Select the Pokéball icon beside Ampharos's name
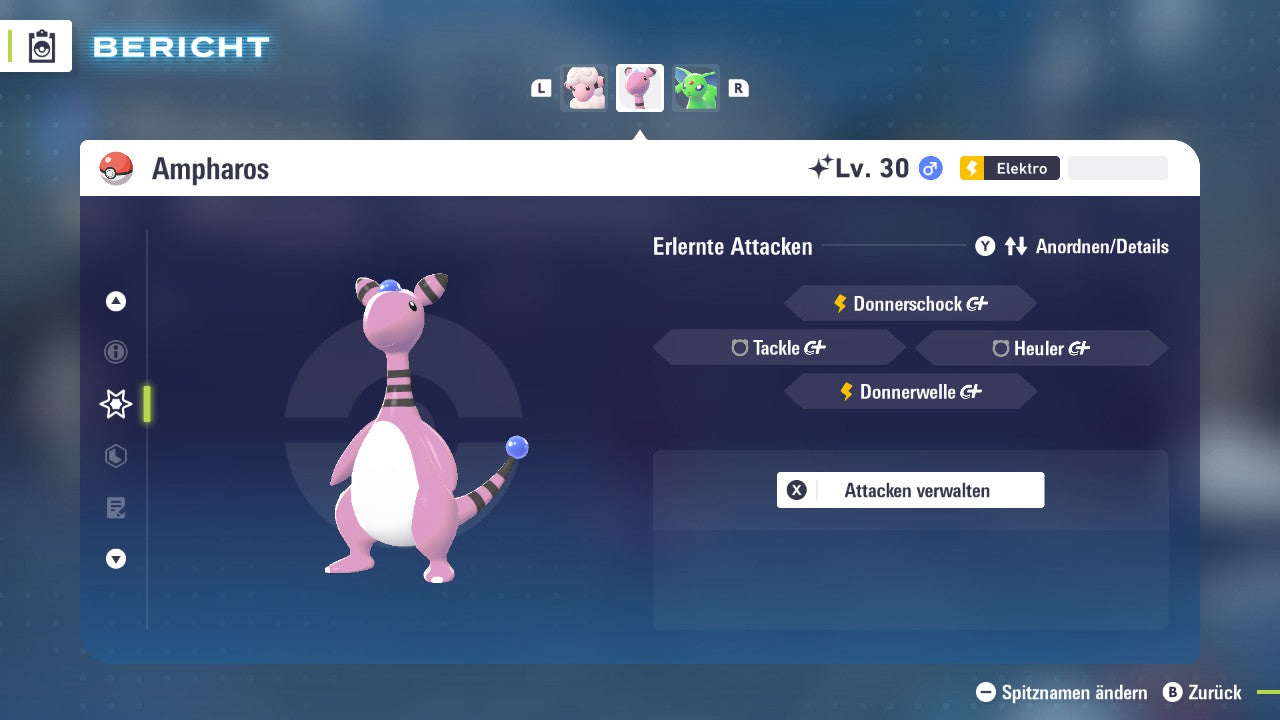 point(115,167)
